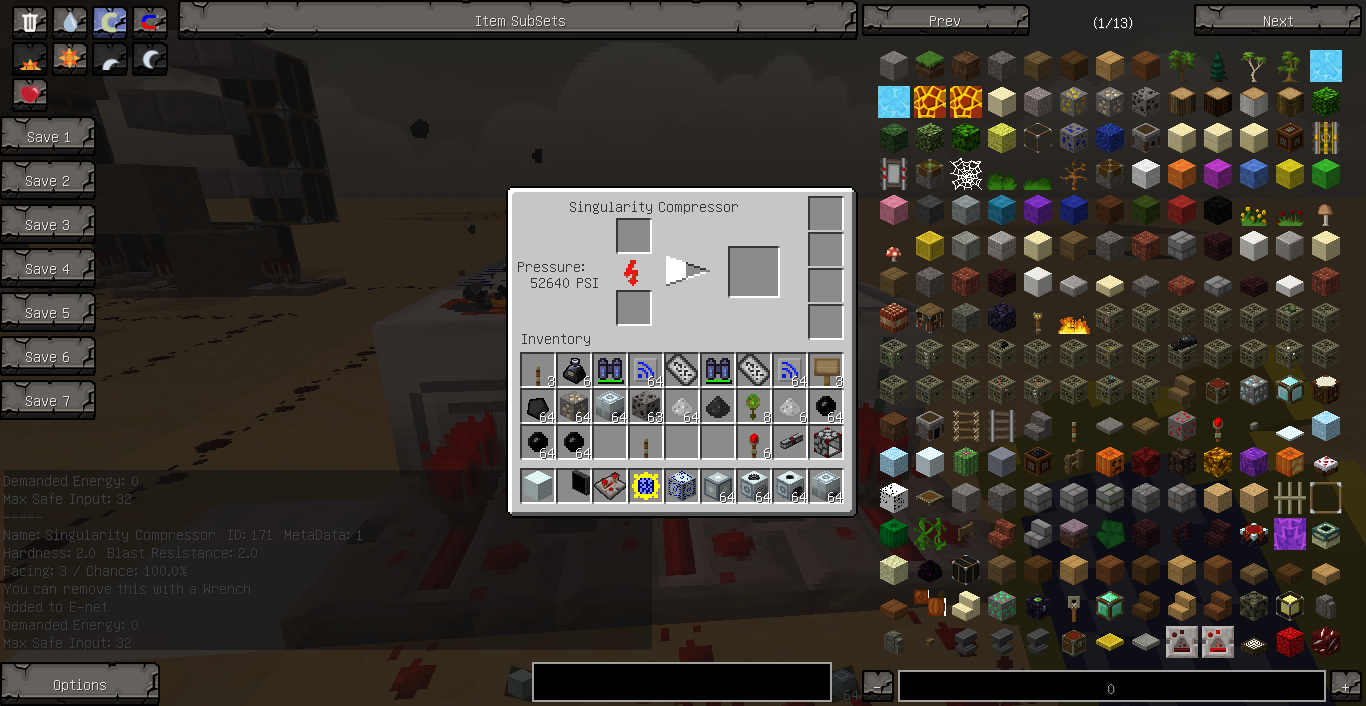This screenshot has width=1366, height=706.
Task: Set time to noon with full sun icon
Action: click(x=70, y=59)
